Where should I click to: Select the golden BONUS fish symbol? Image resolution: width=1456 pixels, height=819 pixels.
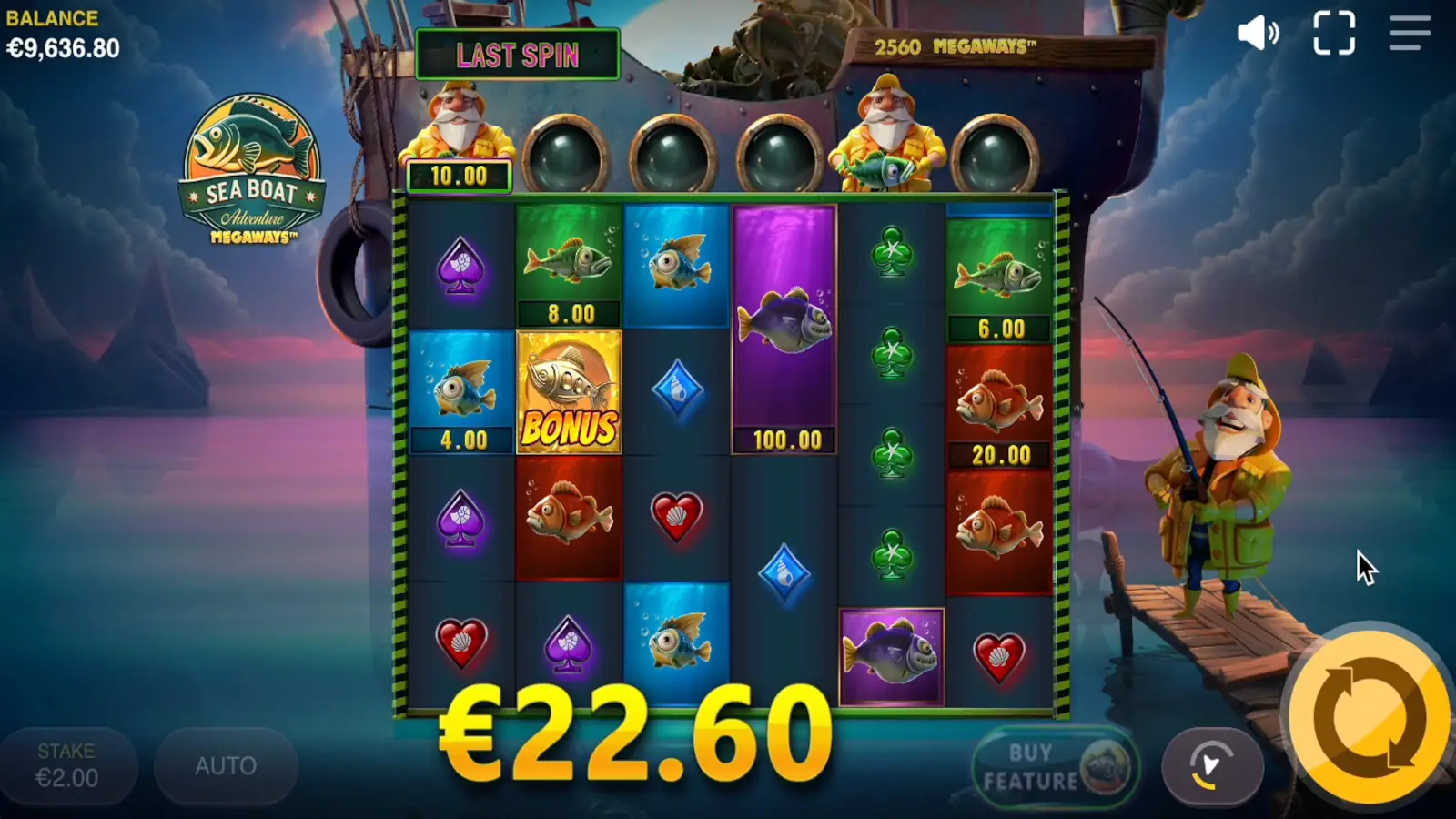[x=570, y=391]
